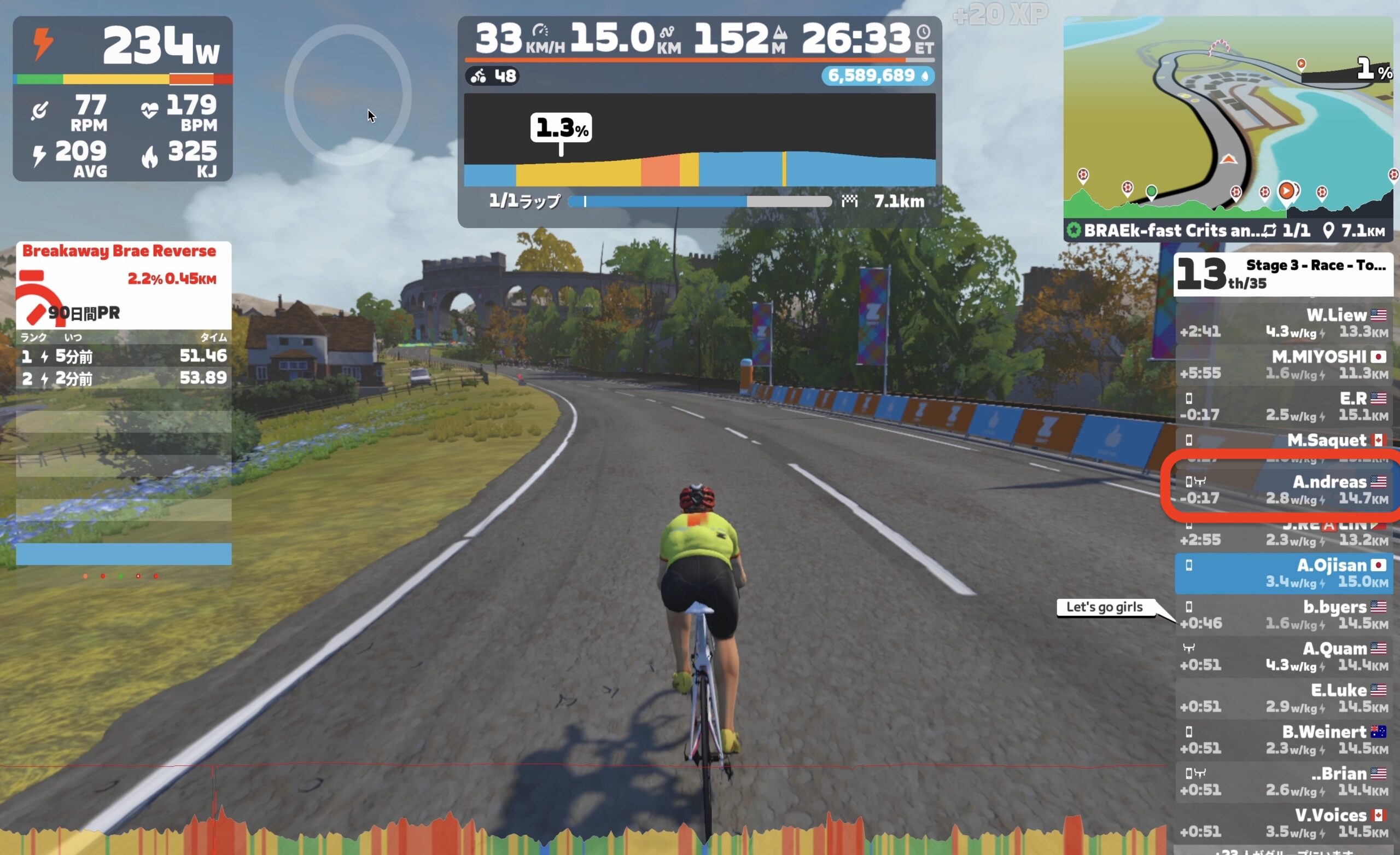Pick the ..Brian rider row

pyautogui.click(x=1283, y=781)
